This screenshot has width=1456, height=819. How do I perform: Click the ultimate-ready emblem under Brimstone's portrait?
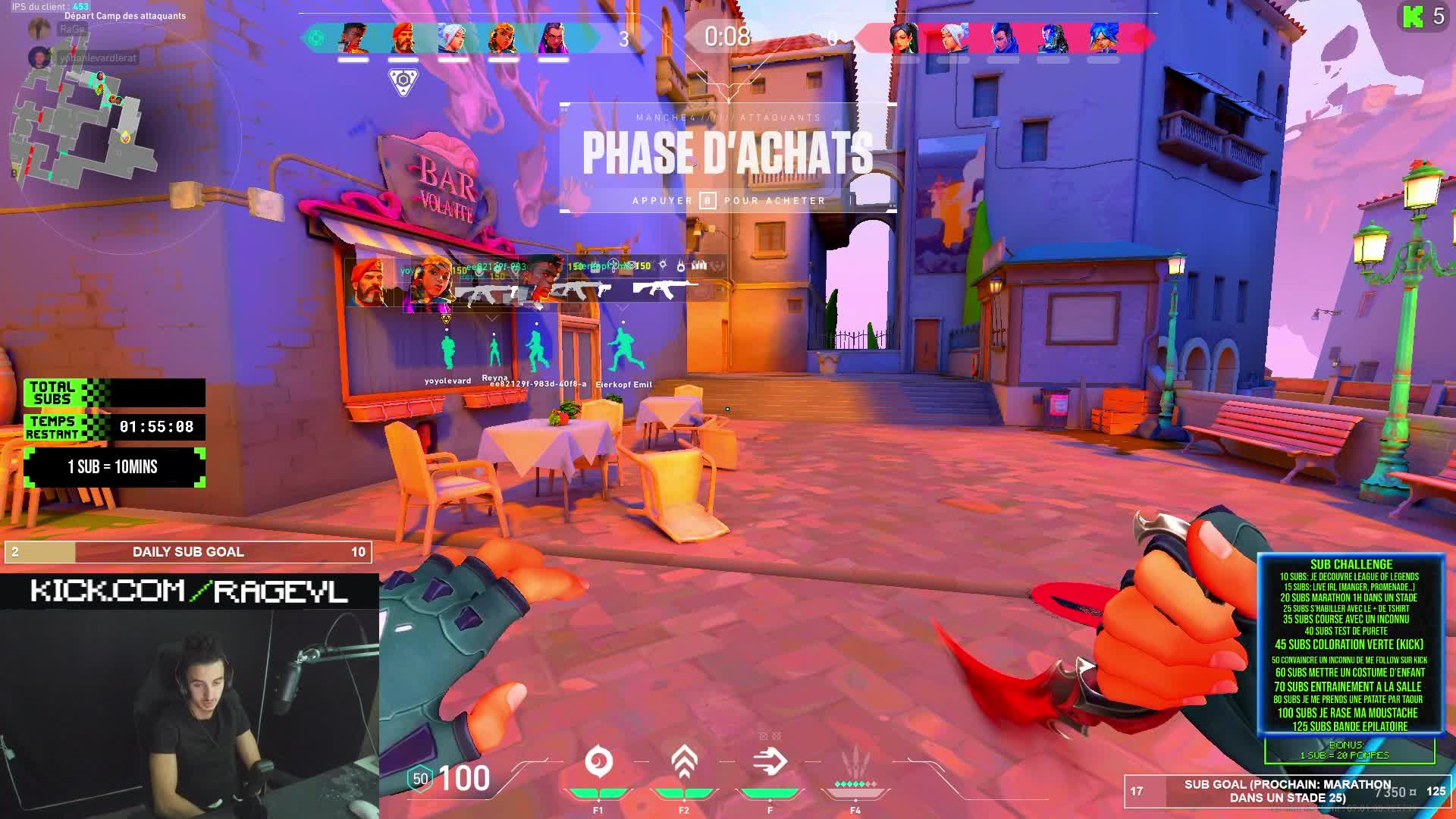pyautogui.click(x=403, y=81)
